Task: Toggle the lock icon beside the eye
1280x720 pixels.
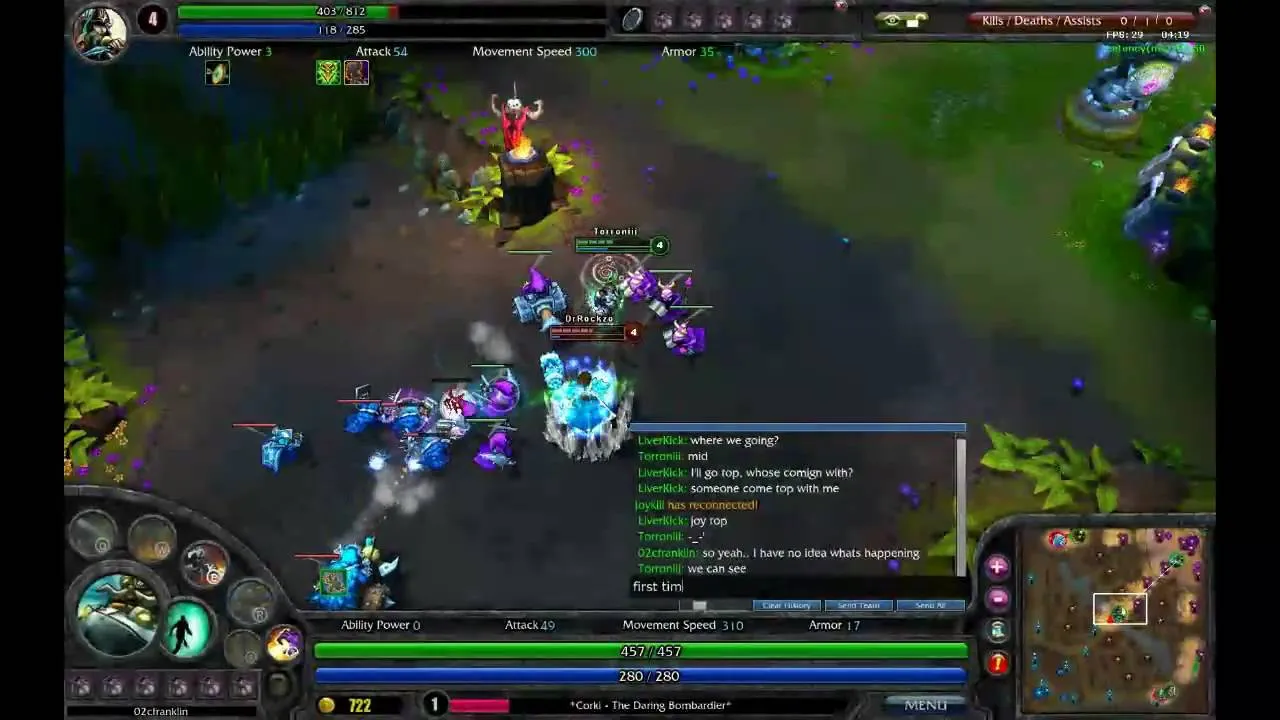Action: click(914, 19)
